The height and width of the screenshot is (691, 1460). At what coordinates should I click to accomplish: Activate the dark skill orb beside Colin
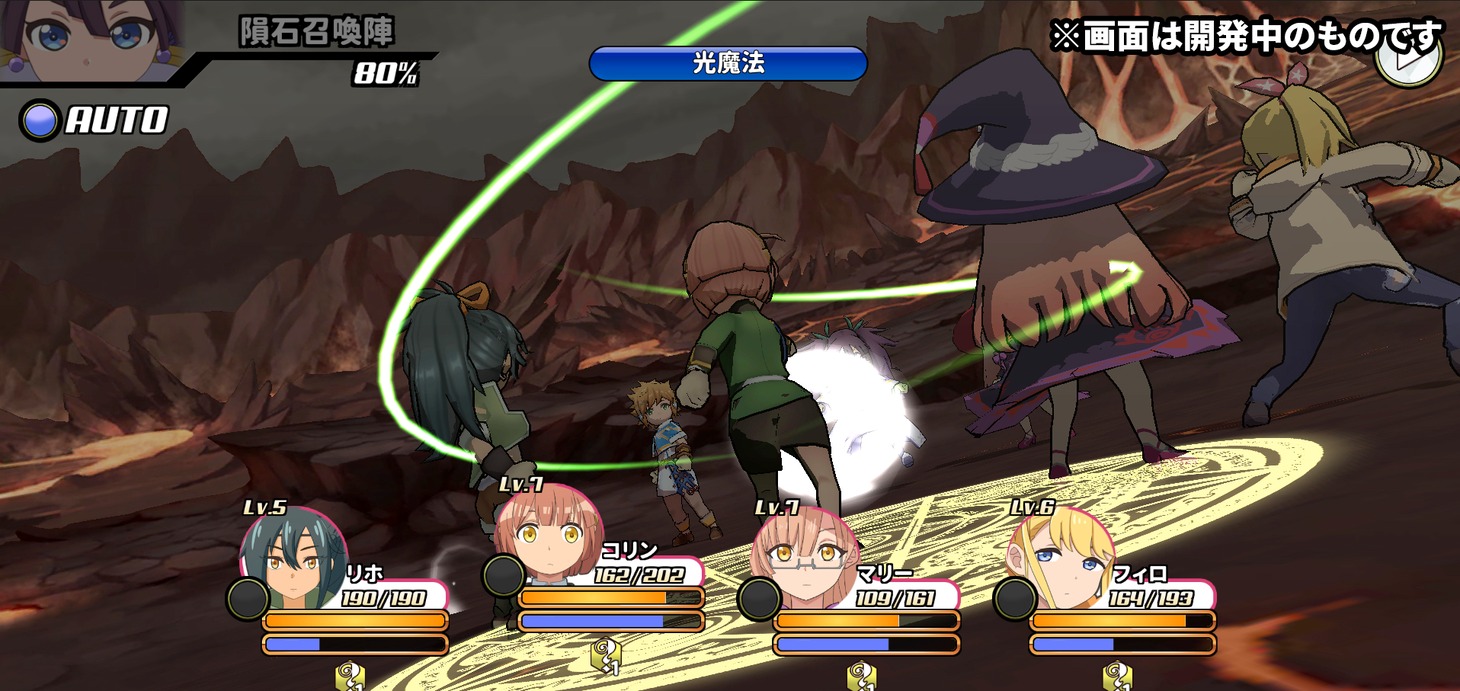pyautogui.click(x=503, y=576)
